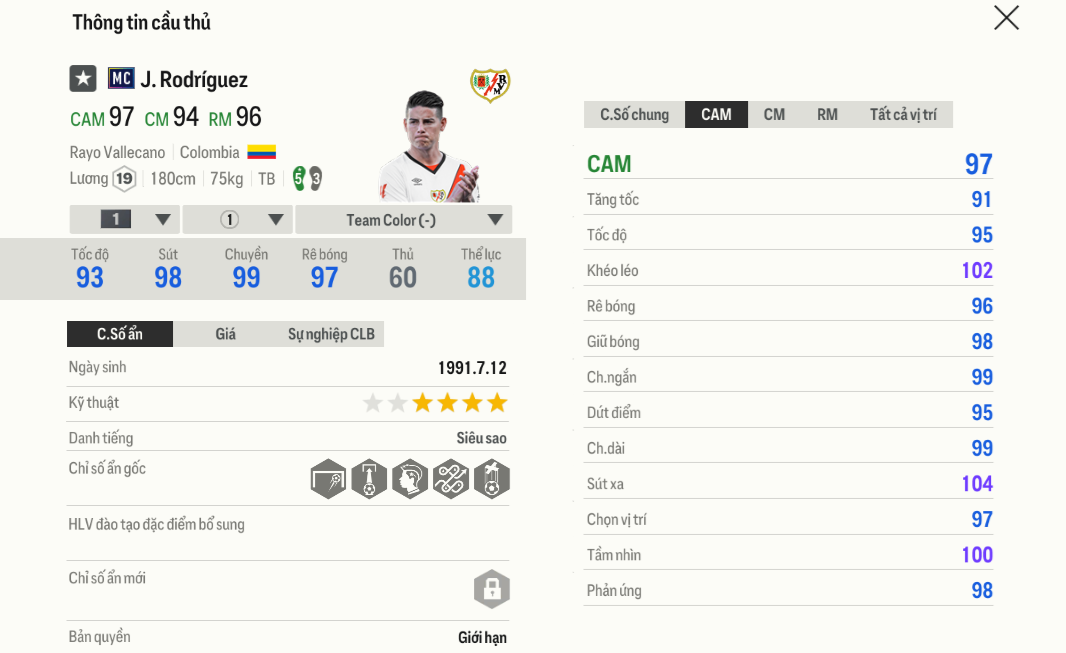Click the Rayo Vallecano club crest
The width and height of the screenshot is (1066, 653).
pyautogui.click(x=490, y=85)
